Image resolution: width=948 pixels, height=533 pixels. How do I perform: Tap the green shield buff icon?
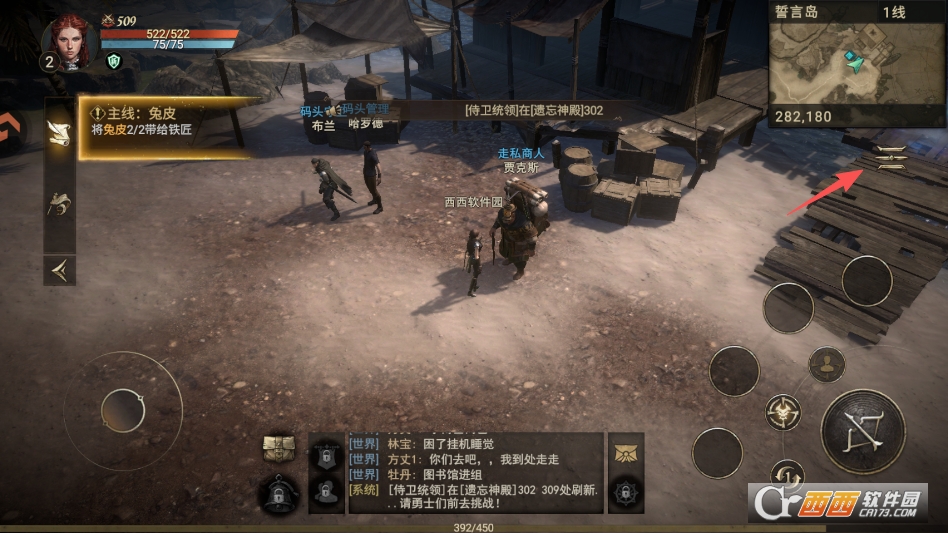(114, 61)
